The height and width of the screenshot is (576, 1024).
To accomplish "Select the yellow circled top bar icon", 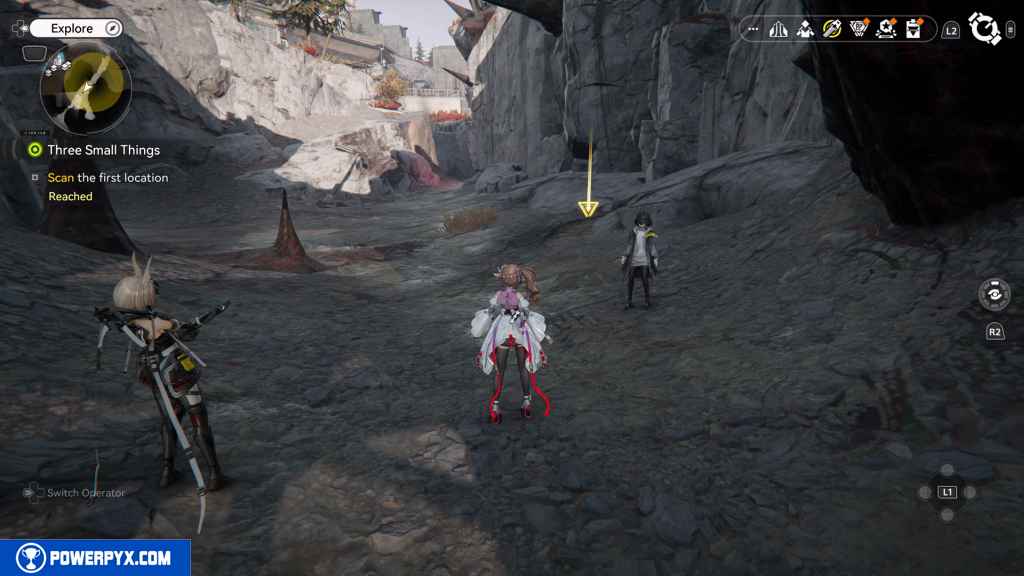I will point(831,30).
